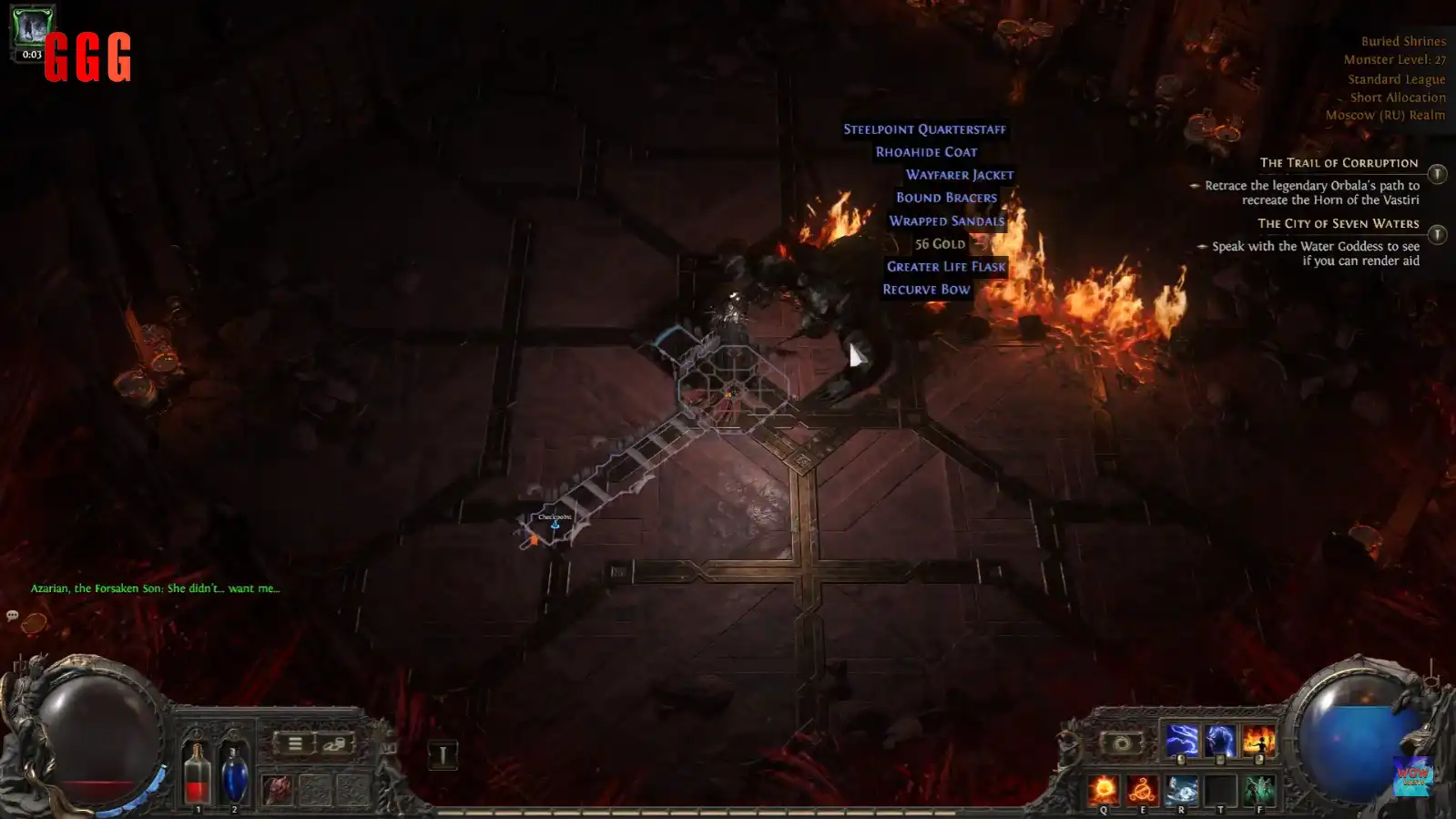Activate the green spectral minions skill
This screenshot has width=1456, height=819.
(x=1259, y=789)
